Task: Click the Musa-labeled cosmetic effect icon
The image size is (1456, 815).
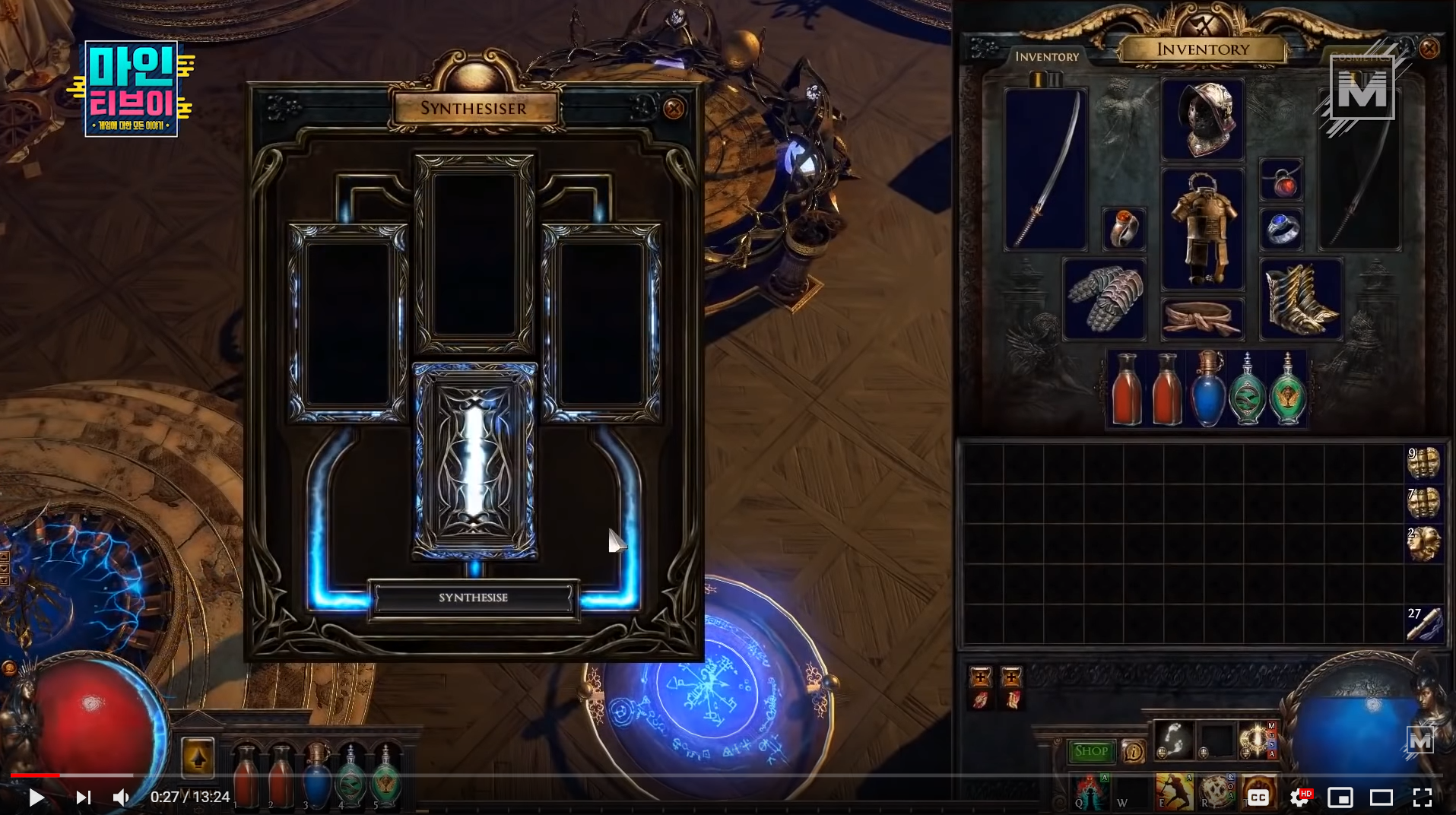Action: pyautogui.click(x=1255, y=740)
